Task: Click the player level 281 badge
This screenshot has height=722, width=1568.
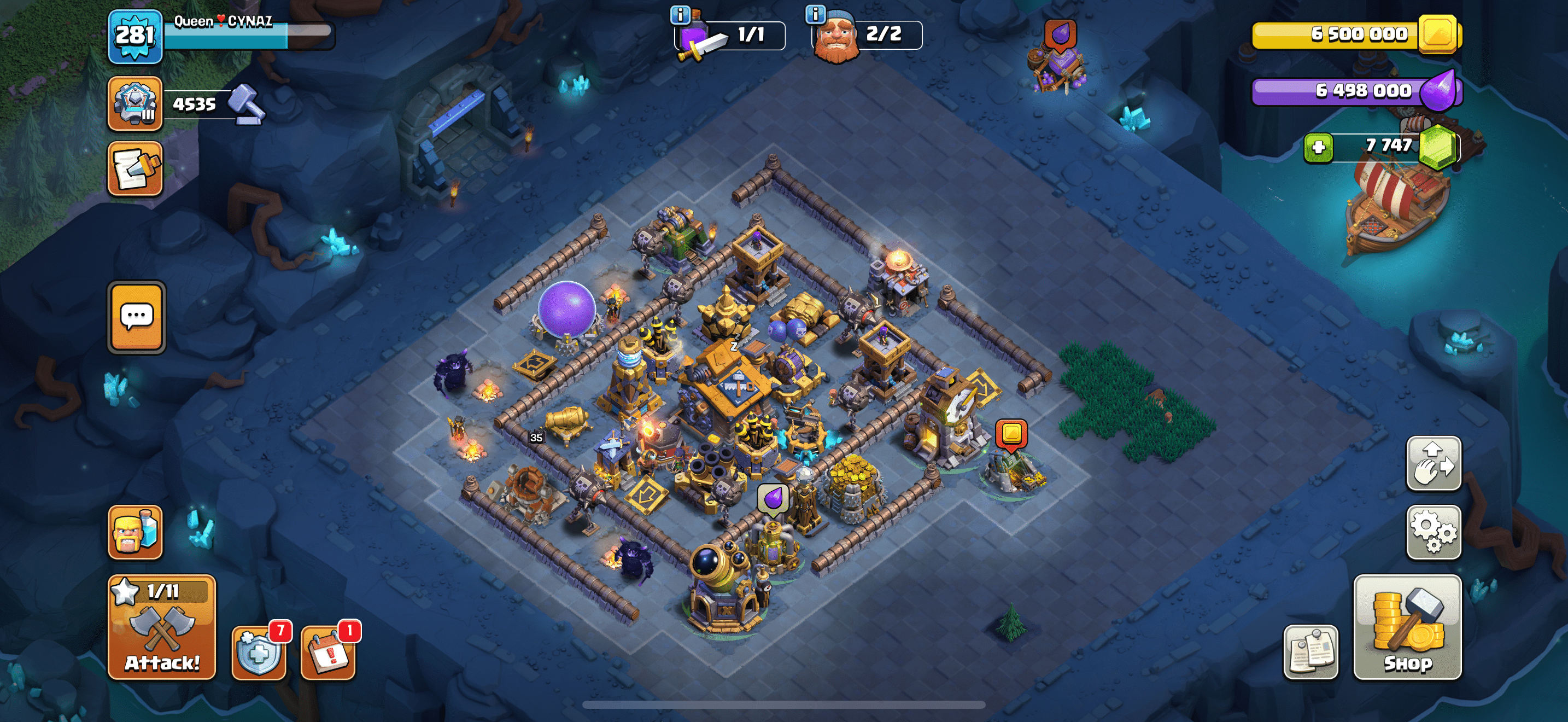Action: point(134,36)
